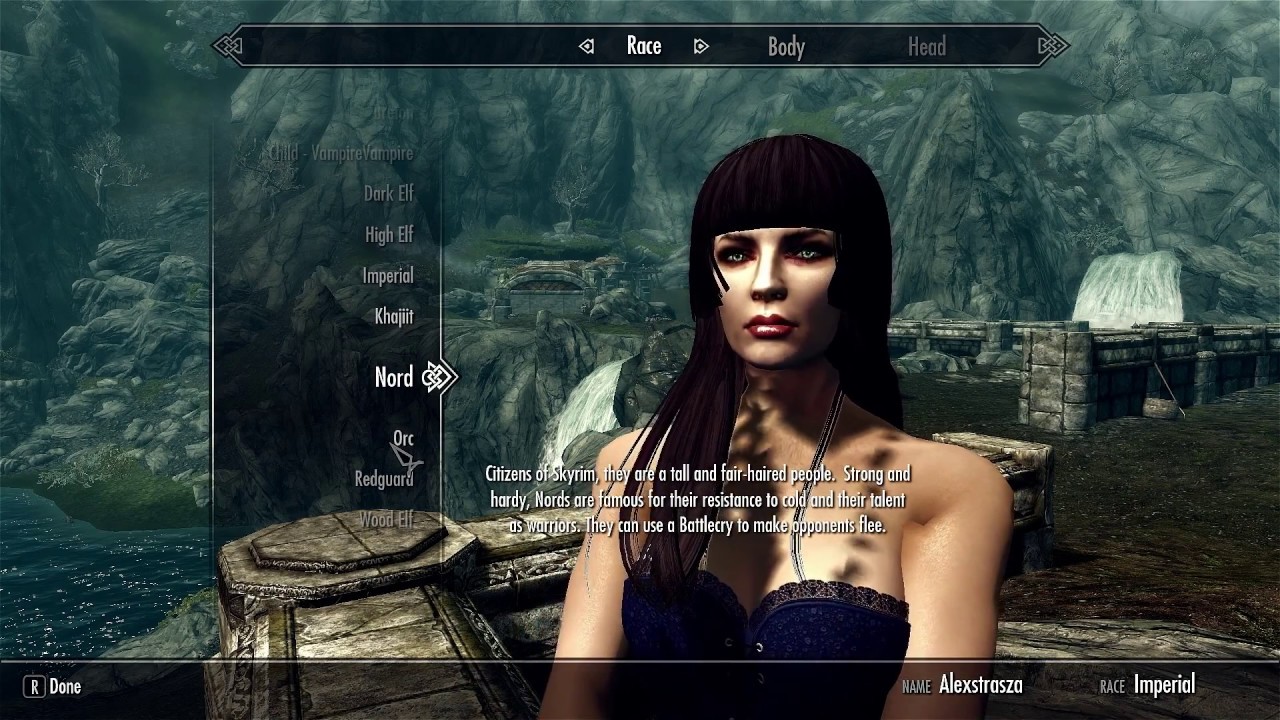Select the Imperial race entry
1280x720 pixels.
tap(387, 276)
